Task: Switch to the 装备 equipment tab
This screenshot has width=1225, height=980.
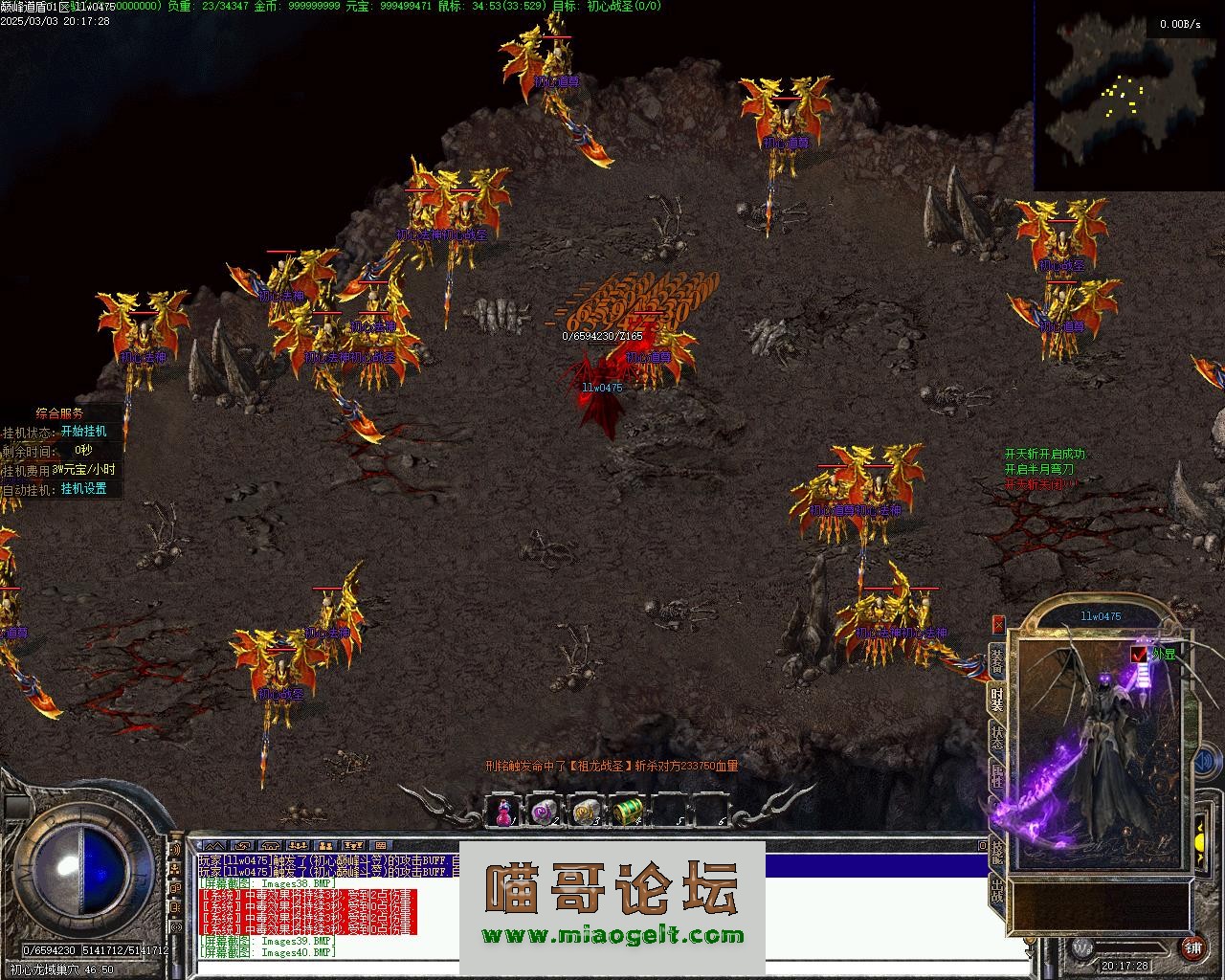Action: click(996, 661)
